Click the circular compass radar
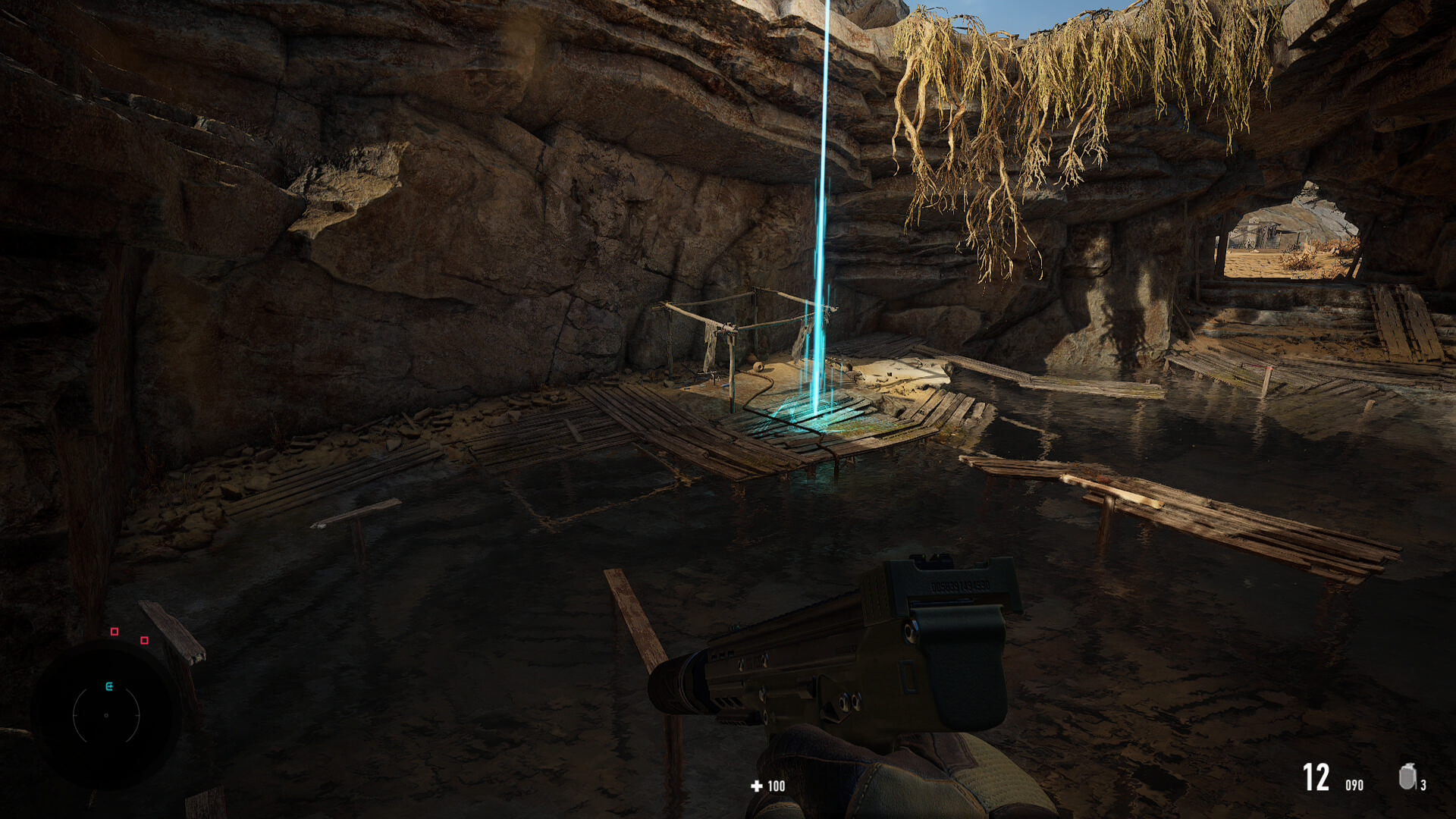1456x819 pixels. click(x=106, y=714)
